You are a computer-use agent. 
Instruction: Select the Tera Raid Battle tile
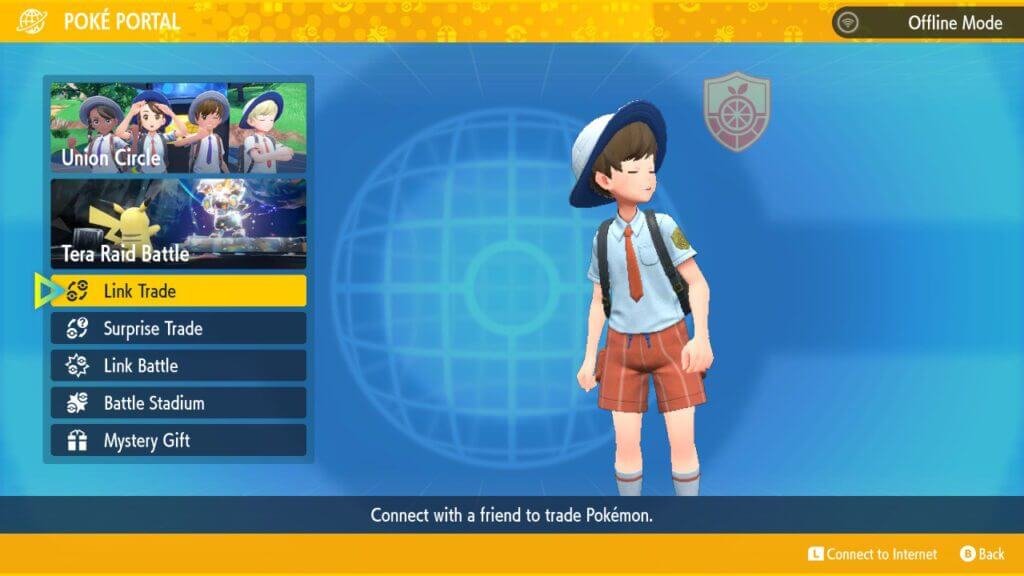click(178, 224)
